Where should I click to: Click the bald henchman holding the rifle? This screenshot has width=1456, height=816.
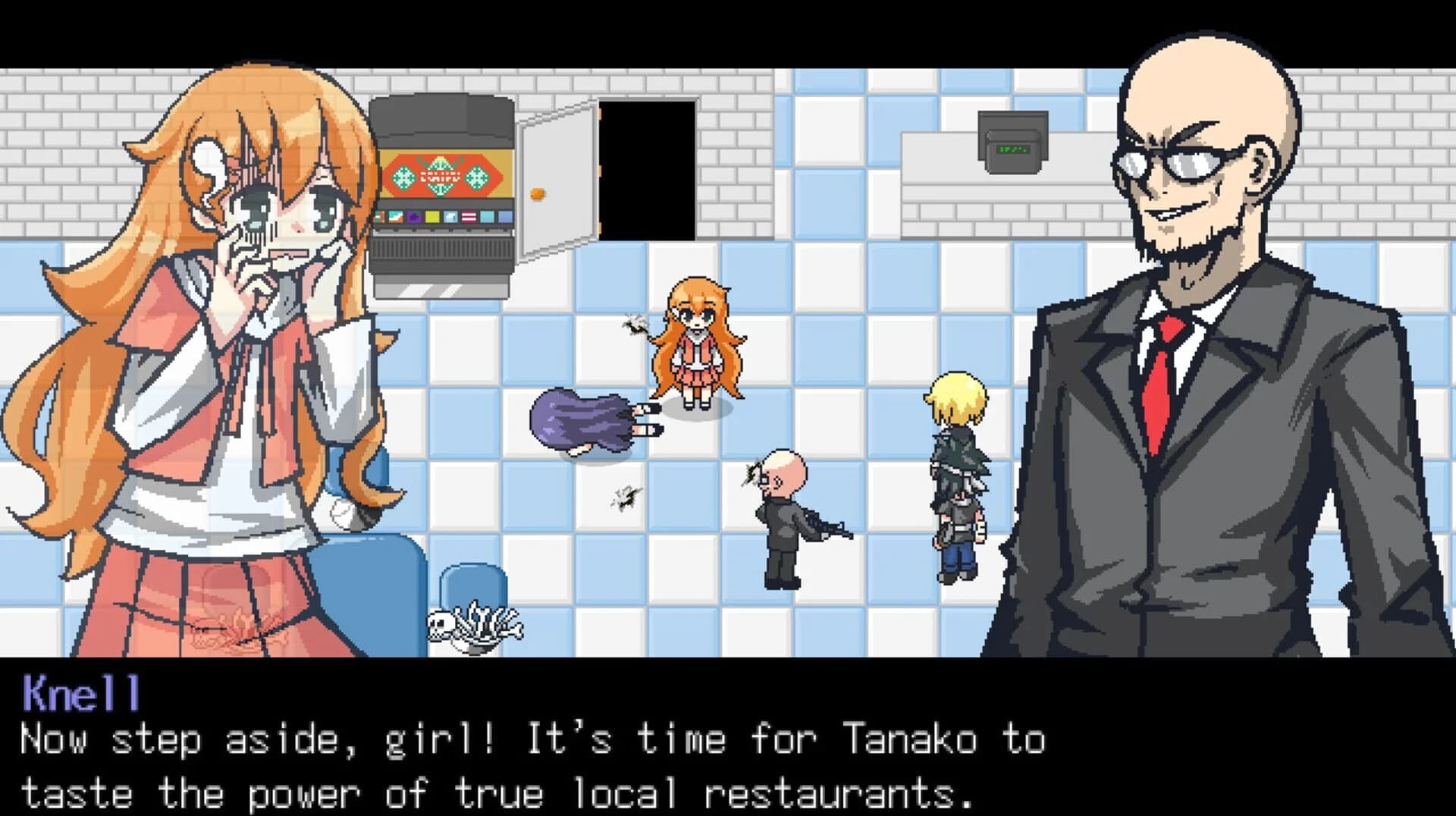coord(781,523)
